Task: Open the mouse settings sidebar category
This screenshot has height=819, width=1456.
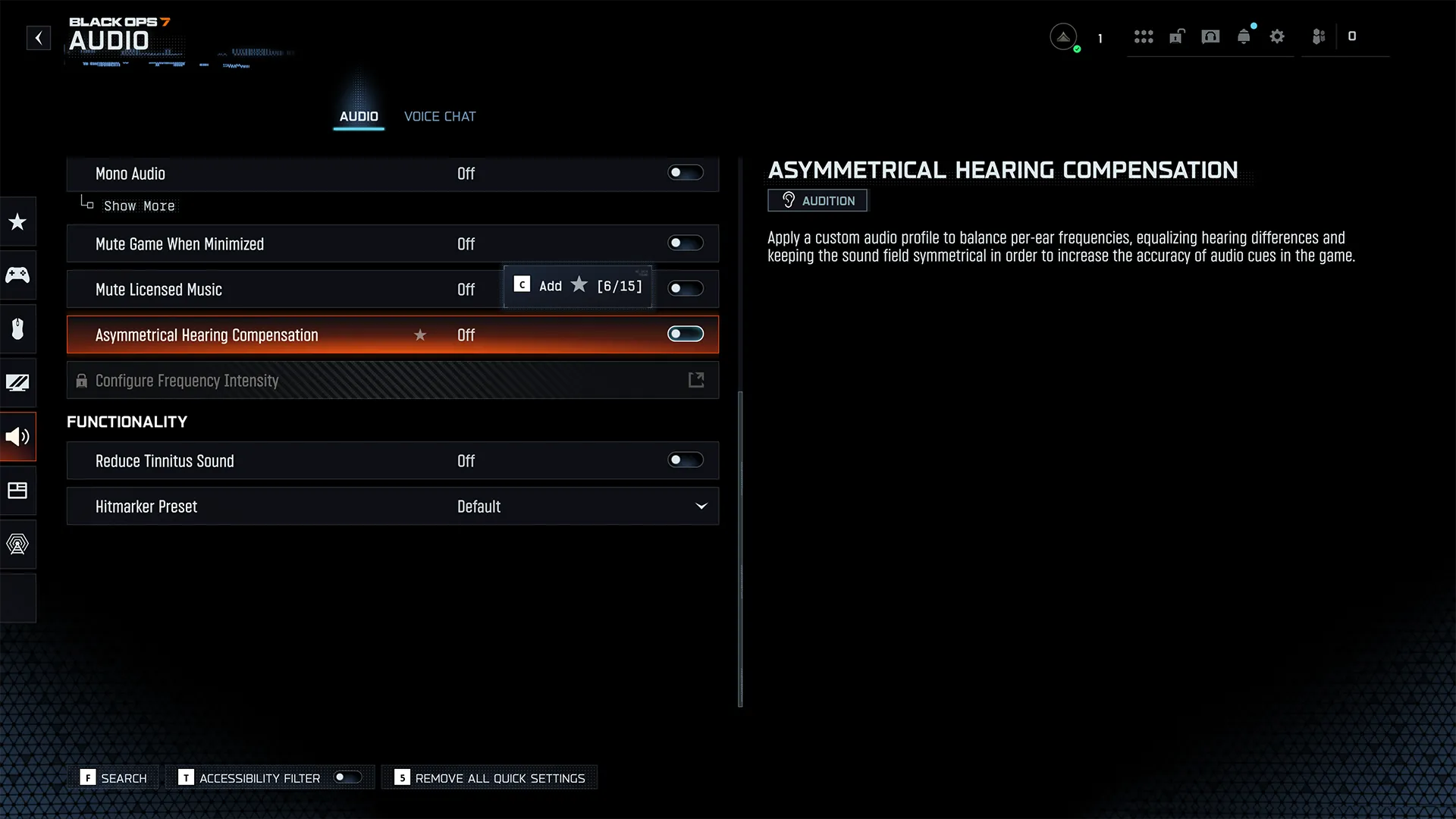Action: [17, 328]
